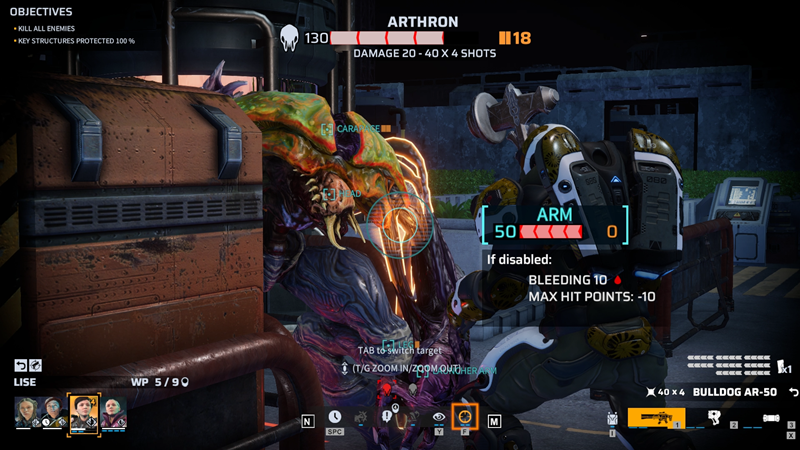Activate the clock-shaped end turn icon
The height and width of the screenshot is (450, 800).
[x=334, y=417]
